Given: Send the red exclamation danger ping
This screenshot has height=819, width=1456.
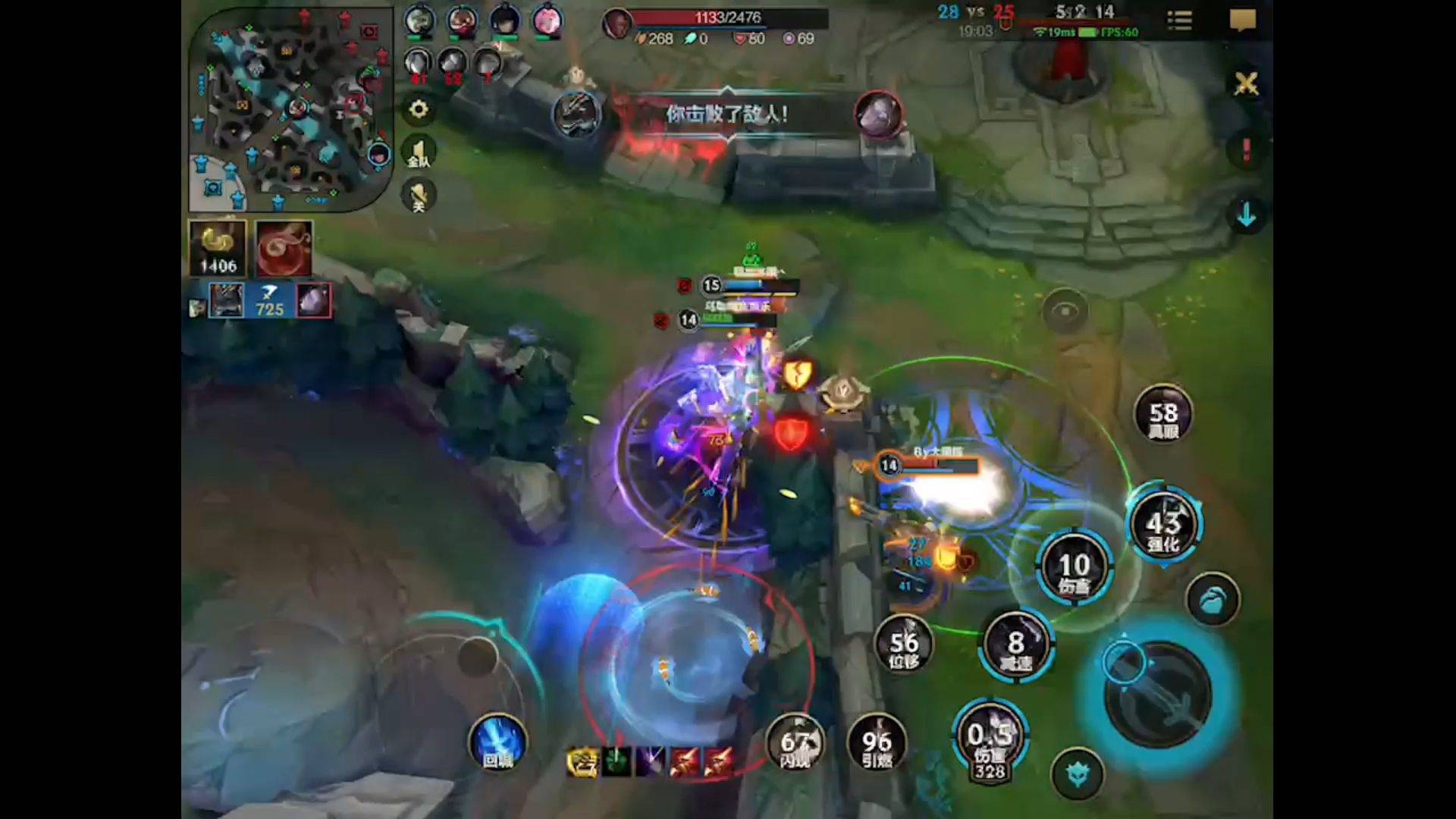Looking at the screenshot, I should (x=1246, y=149).
